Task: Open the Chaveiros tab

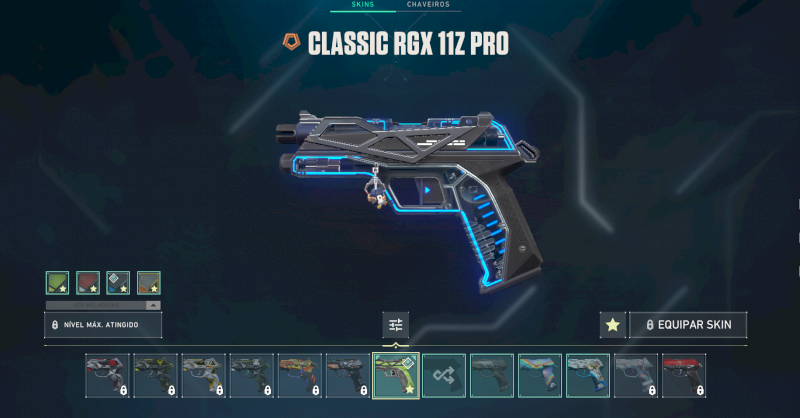Action: click(428, 5)
